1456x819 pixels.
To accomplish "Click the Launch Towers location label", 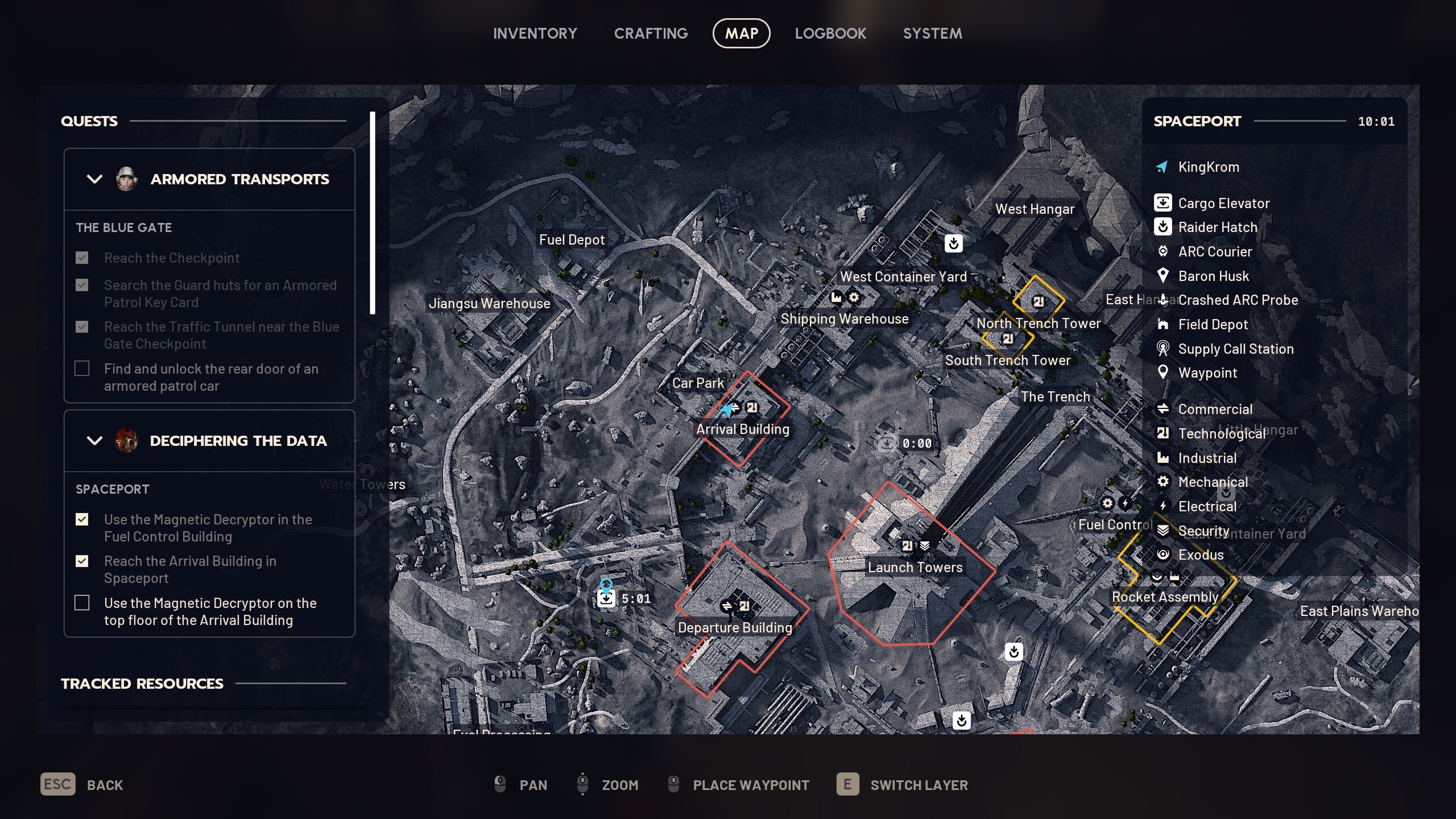I will (915, 567).
